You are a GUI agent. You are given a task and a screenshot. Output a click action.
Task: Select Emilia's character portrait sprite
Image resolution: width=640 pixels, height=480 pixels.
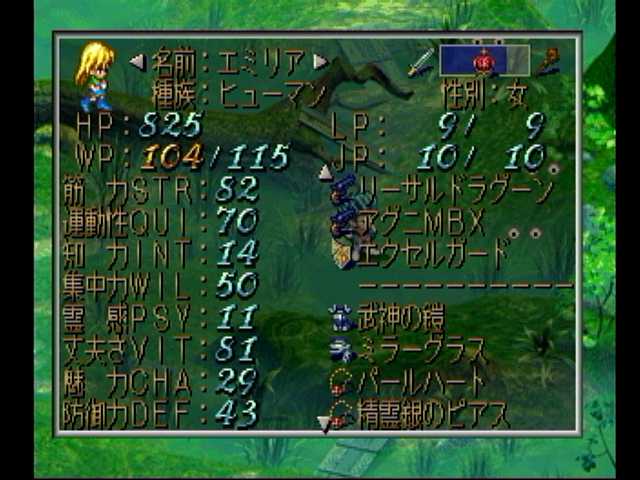[96, 74]
